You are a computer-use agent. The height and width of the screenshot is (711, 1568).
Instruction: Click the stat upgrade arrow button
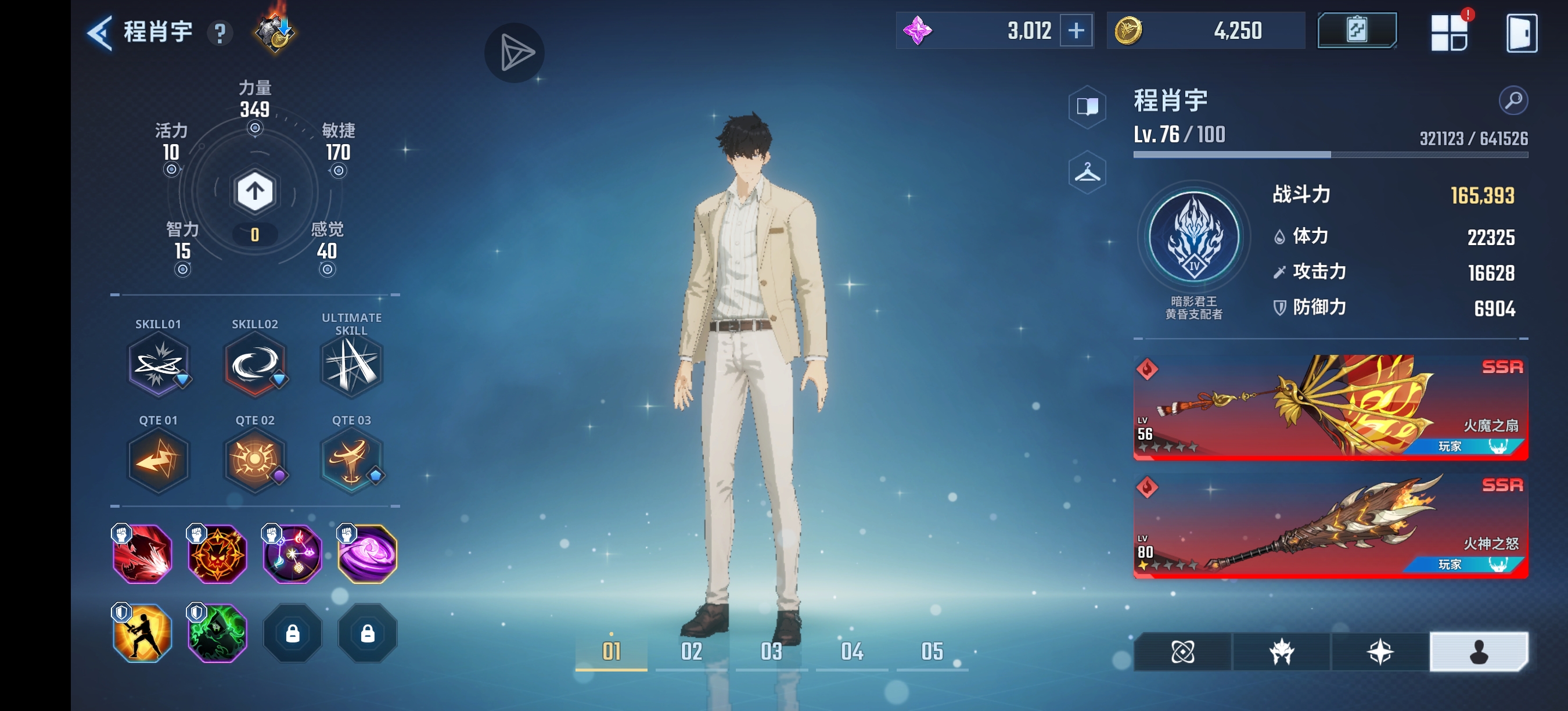click(254, 191)
